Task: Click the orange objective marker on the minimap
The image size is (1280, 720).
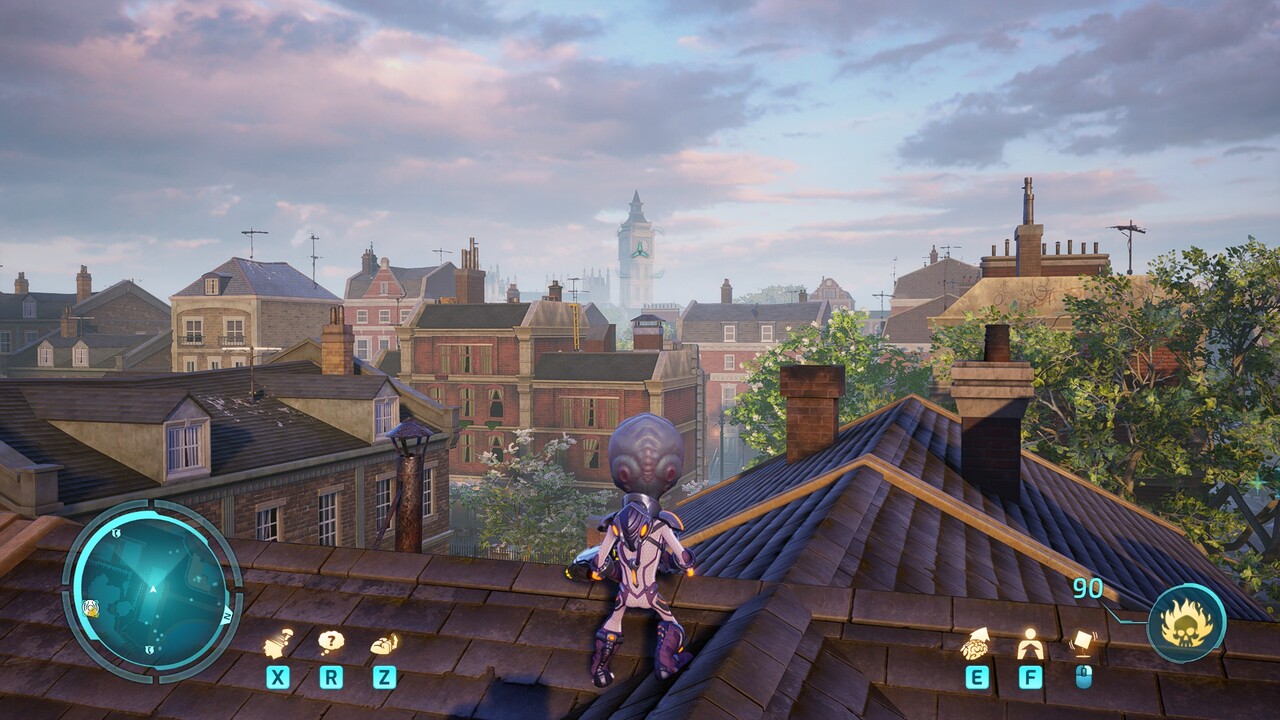Action: coord(89,607)
